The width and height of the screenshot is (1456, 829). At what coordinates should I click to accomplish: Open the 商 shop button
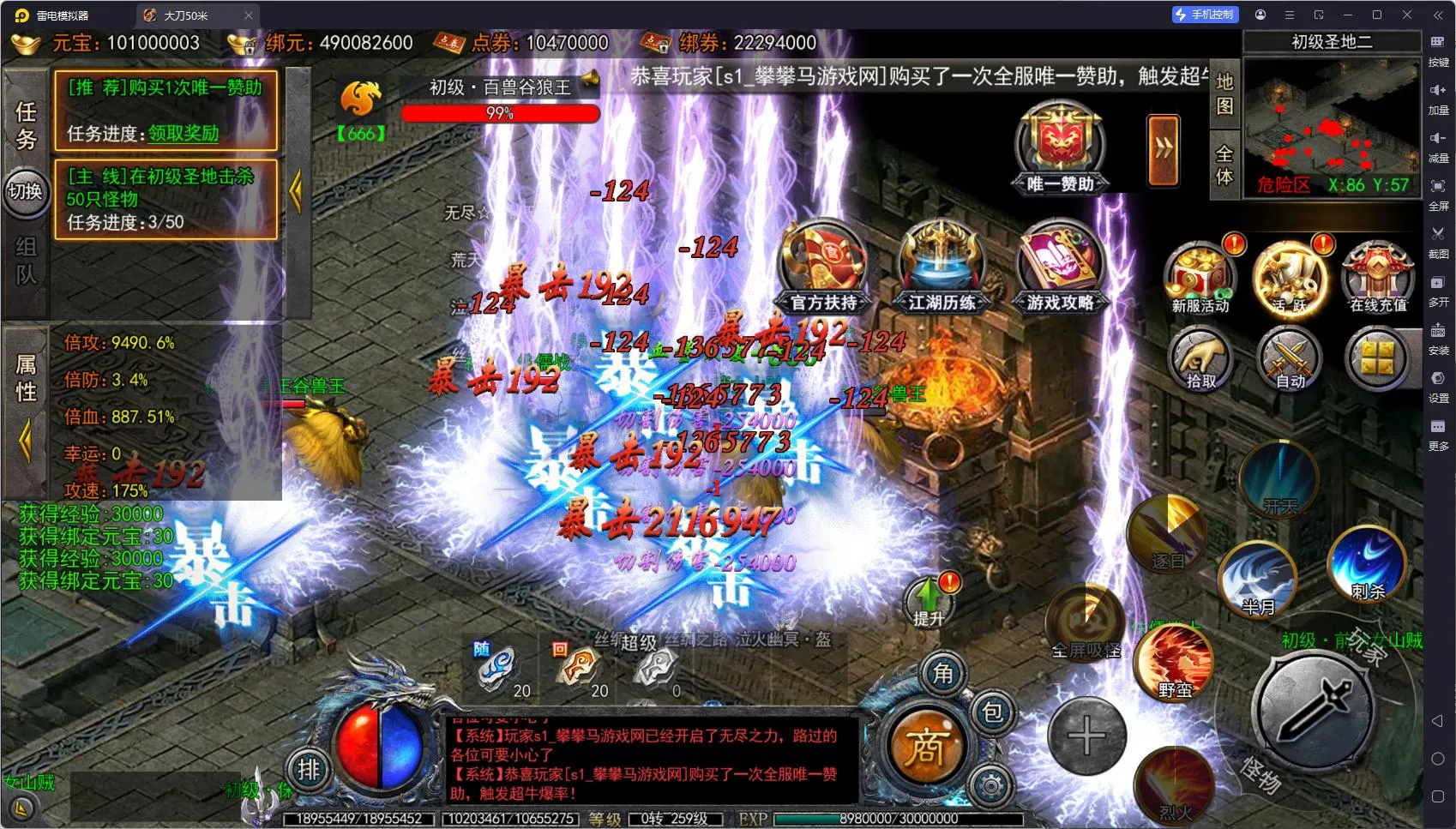(925, 747)
